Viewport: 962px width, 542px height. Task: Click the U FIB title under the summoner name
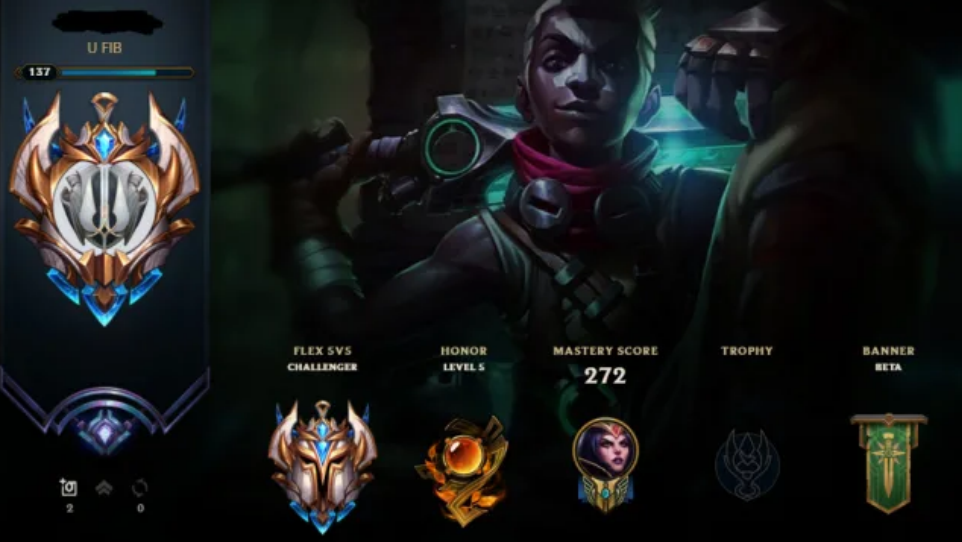coord(104,46)
